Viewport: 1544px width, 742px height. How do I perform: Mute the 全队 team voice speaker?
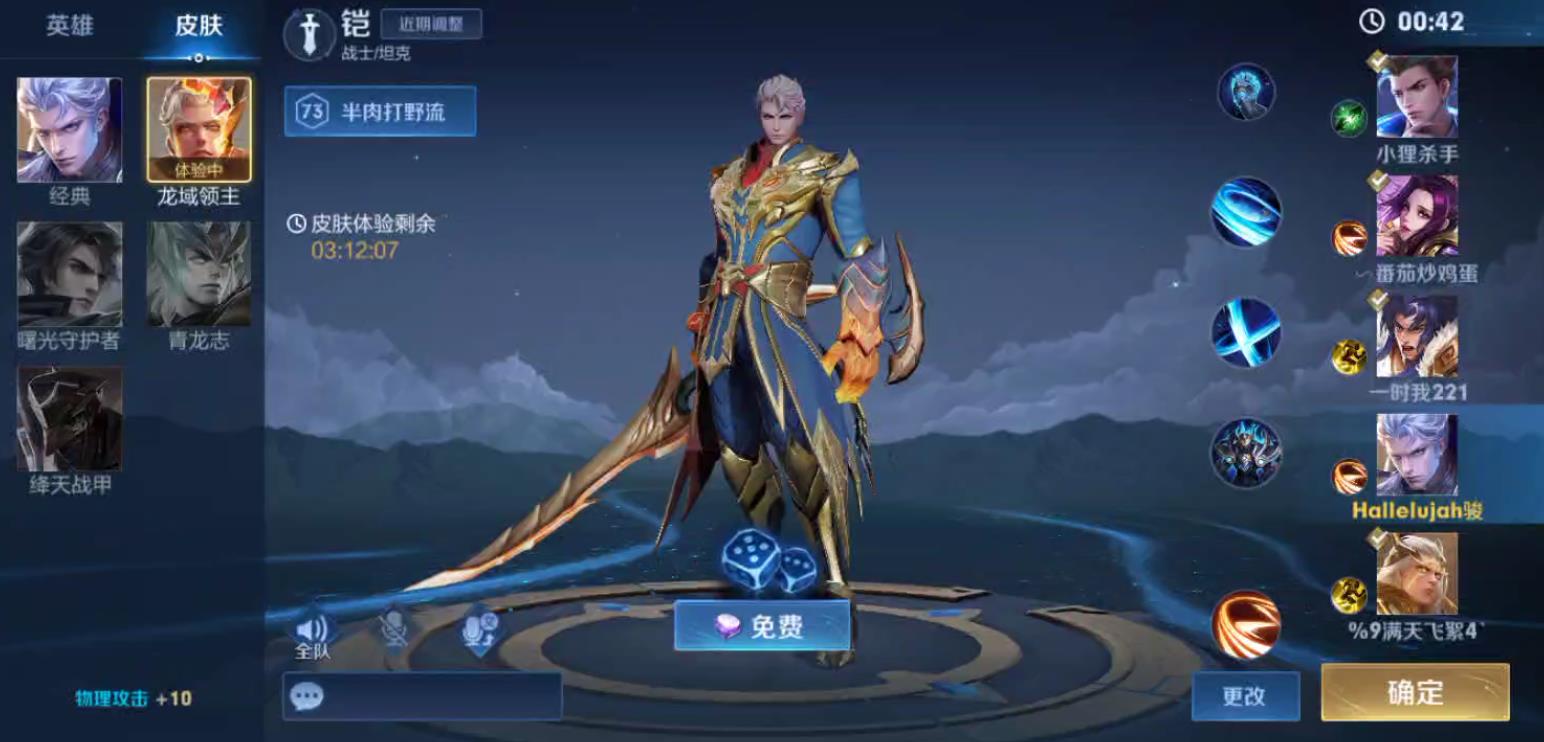[x=314, y=629]
